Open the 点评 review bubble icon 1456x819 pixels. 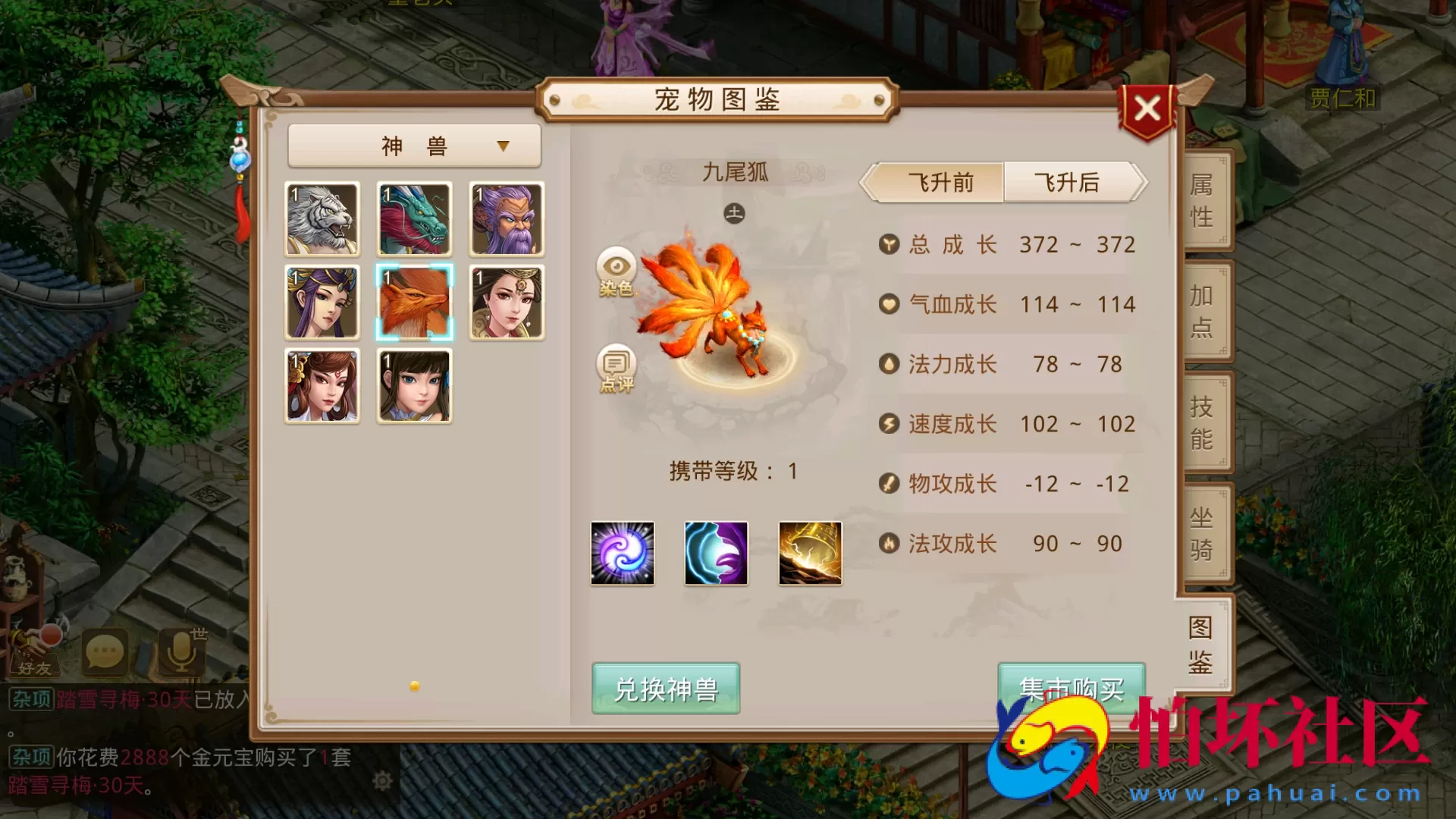point(615,369)
